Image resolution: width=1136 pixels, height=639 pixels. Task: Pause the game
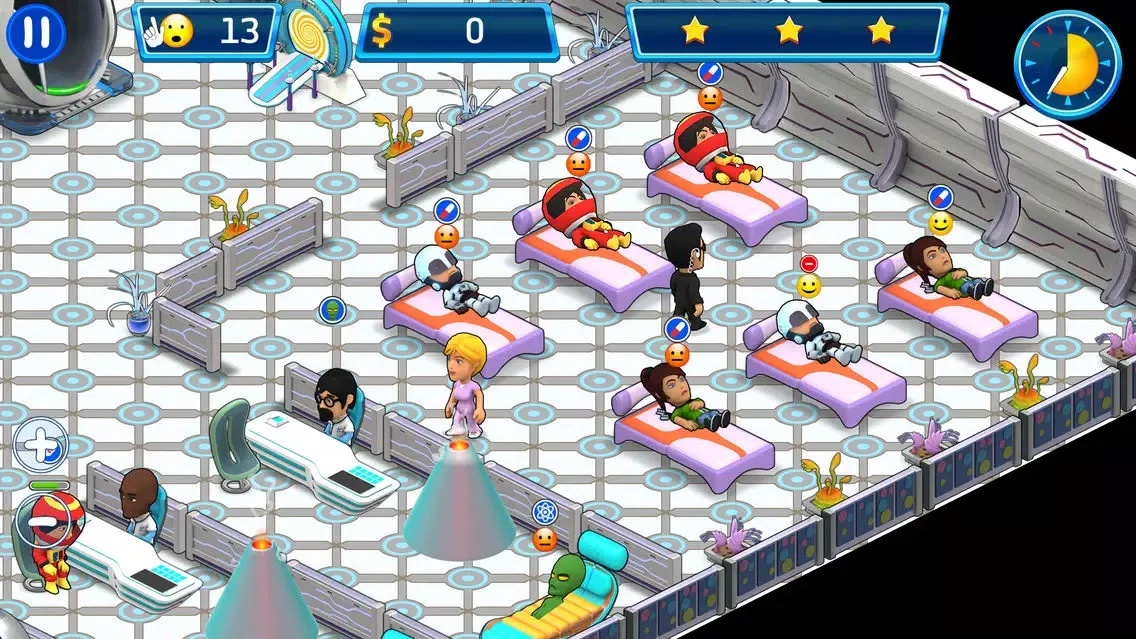point(35,32)
